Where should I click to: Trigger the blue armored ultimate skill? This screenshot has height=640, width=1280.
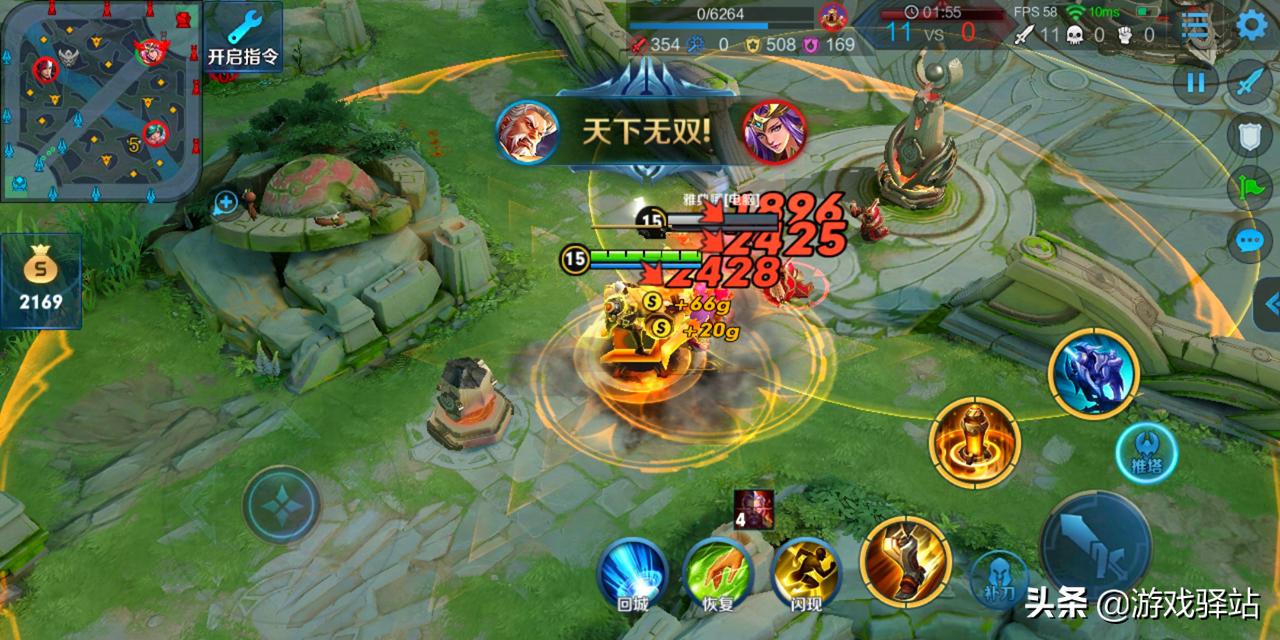tap(1093, 374)
